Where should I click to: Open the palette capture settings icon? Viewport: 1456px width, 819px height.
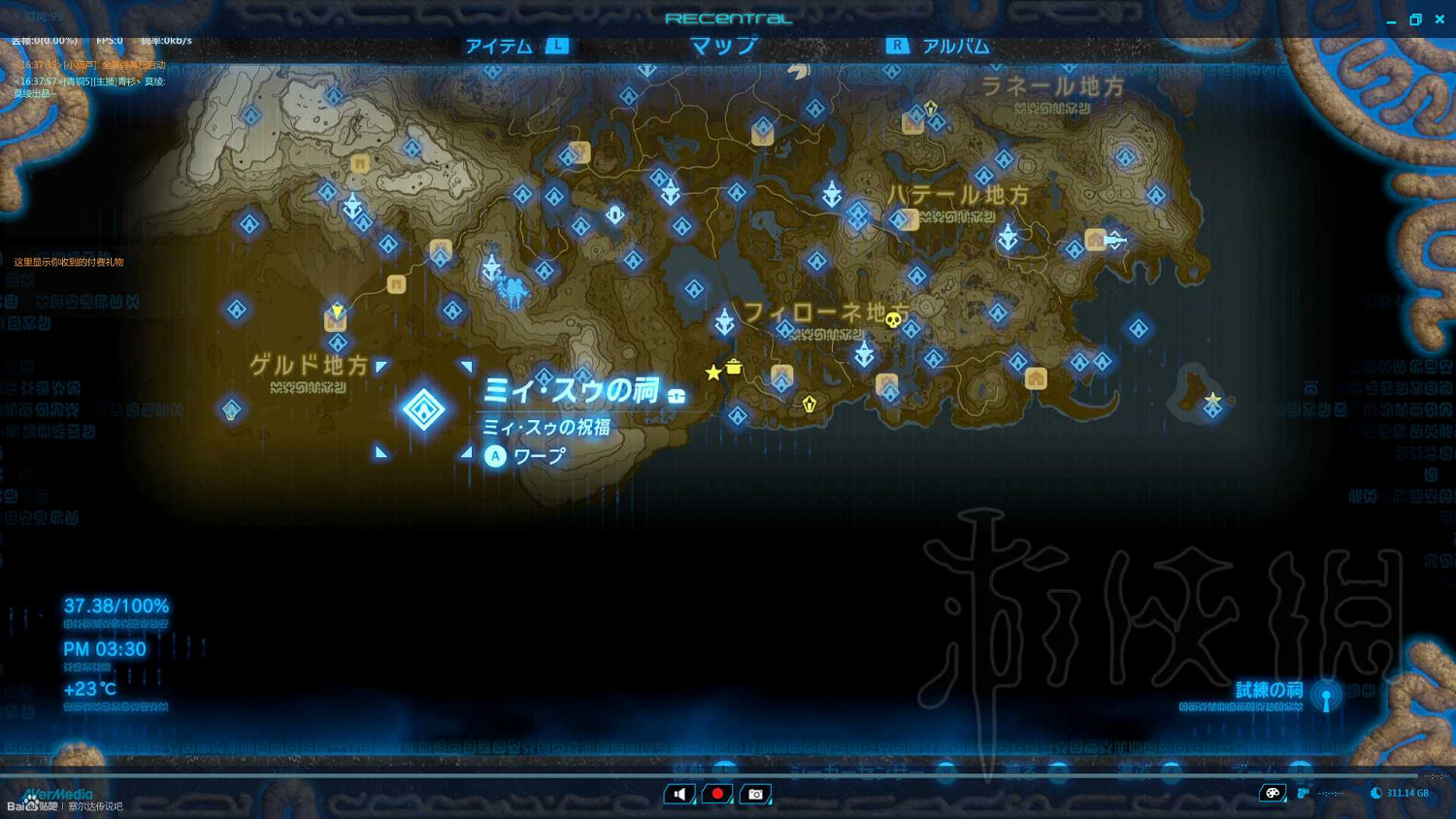(x=1274, y=793)
